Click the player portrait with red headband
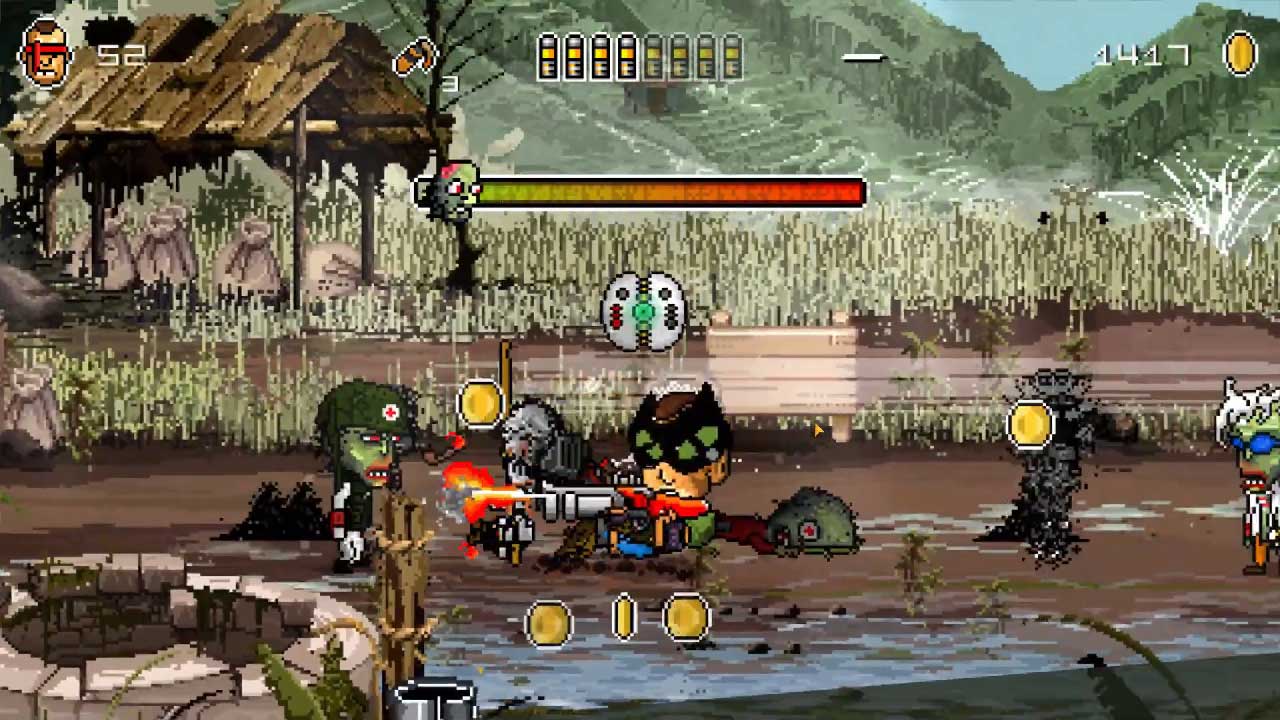This screenshot has height=720, width=1280. (x=46, y=55)
